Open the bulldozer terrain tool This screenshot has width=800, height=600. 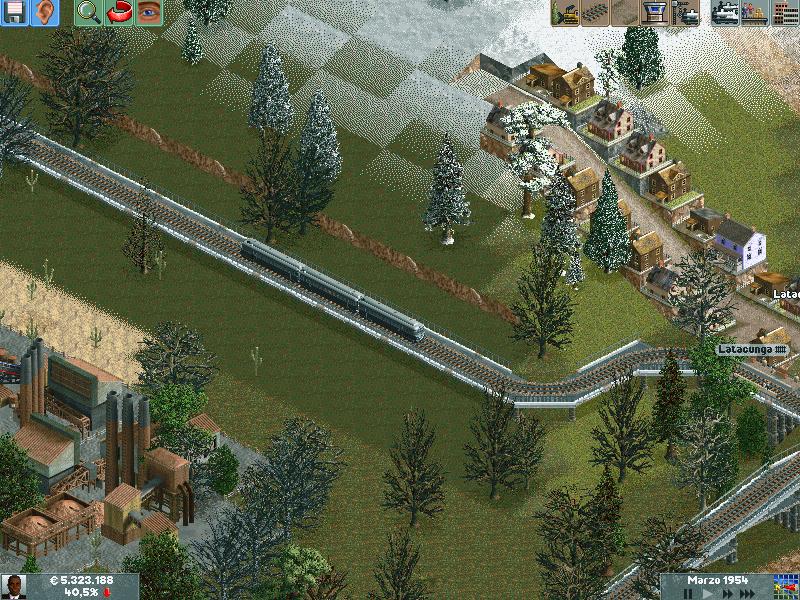pos(566,13)
